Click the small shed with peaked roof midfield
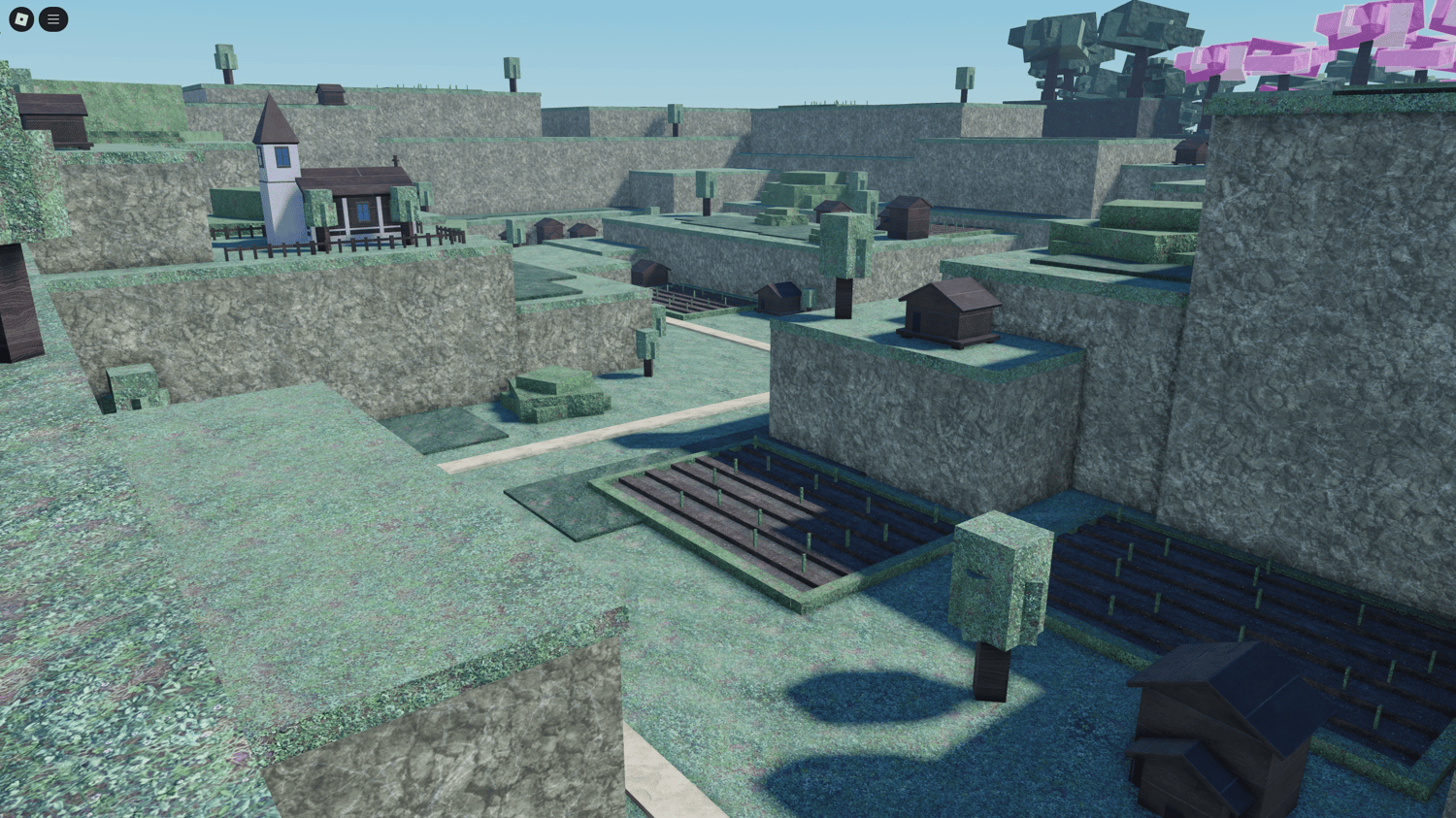 click(x=777, y=296)
